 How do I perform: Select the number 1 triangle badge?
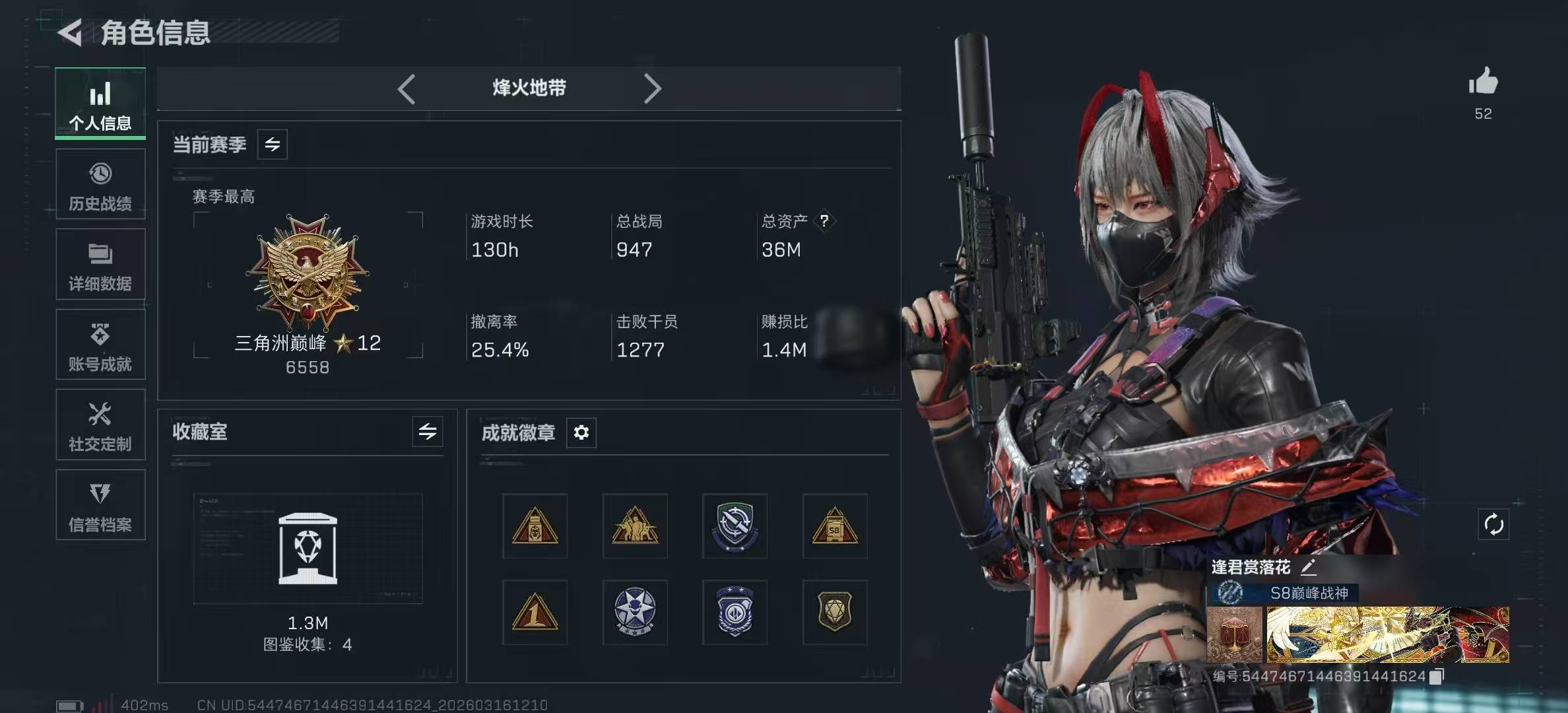point(535,612)
